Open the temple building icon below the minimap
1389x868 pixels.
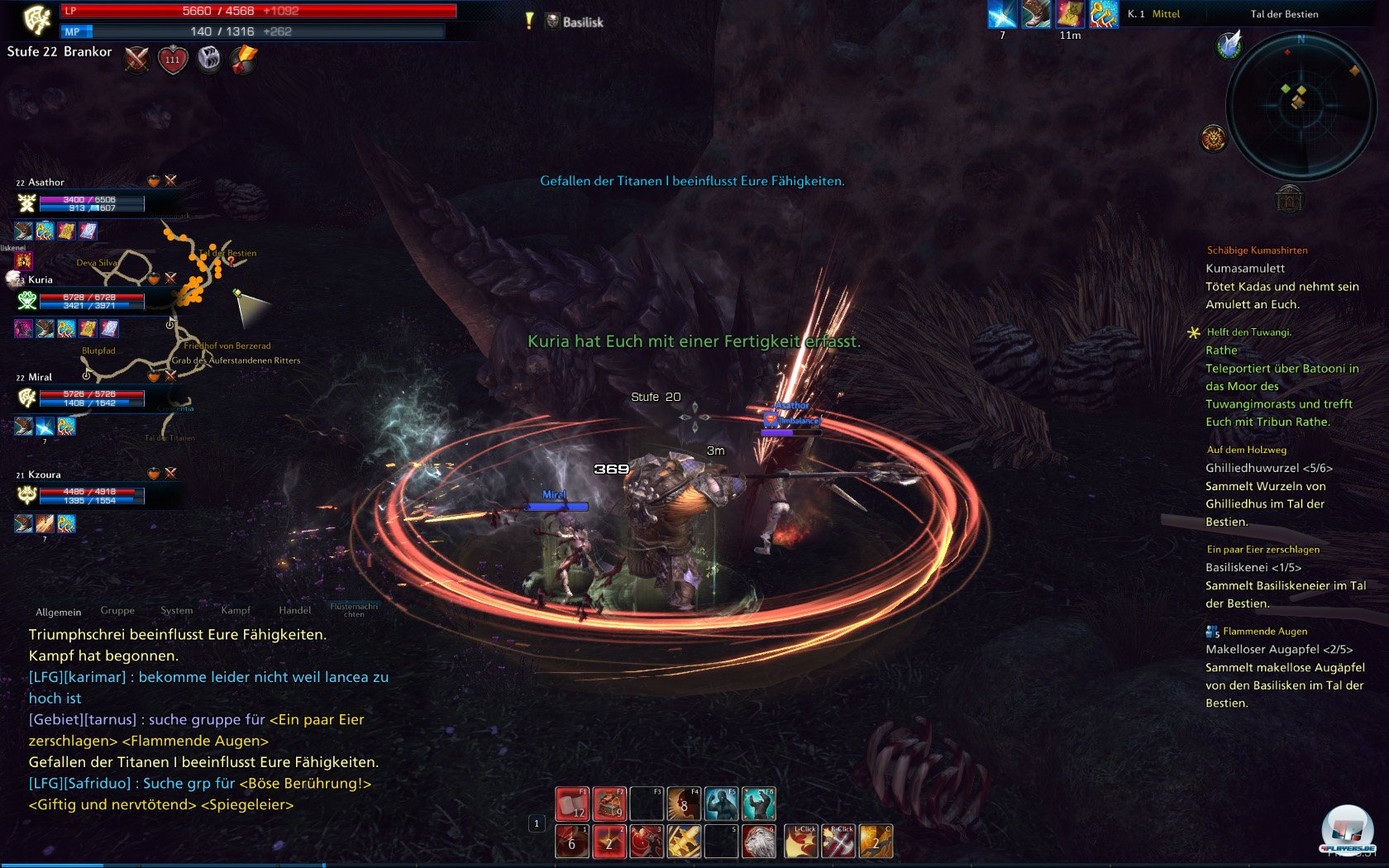pos(1289,198)
